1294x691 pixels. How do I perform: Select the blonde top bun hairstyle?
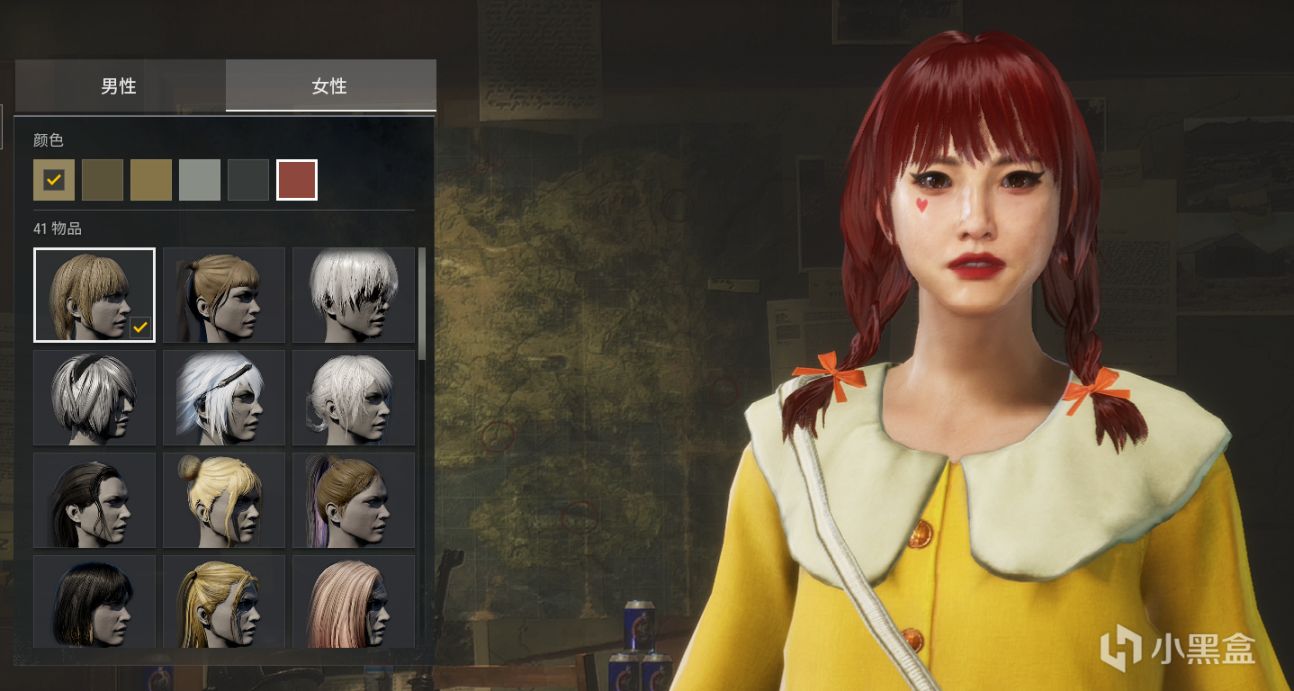coord(224,500)
